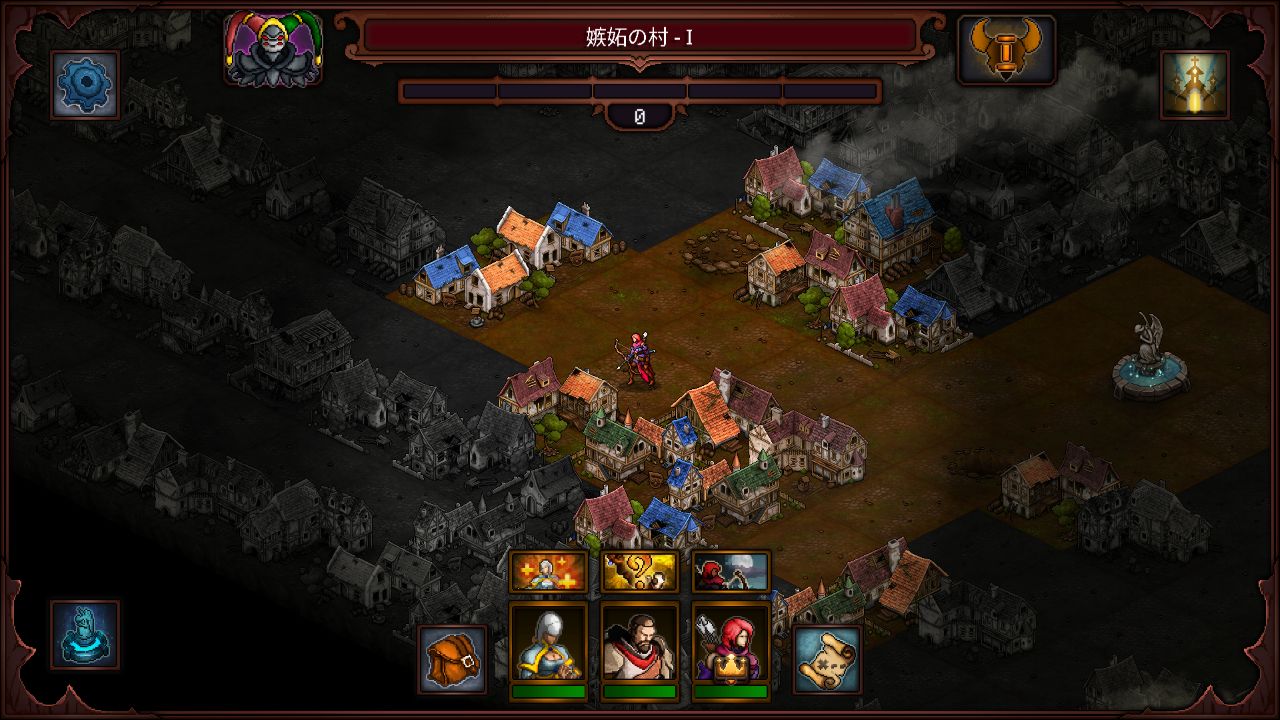Trigger the archer's red hooded ability

(731, 571)
